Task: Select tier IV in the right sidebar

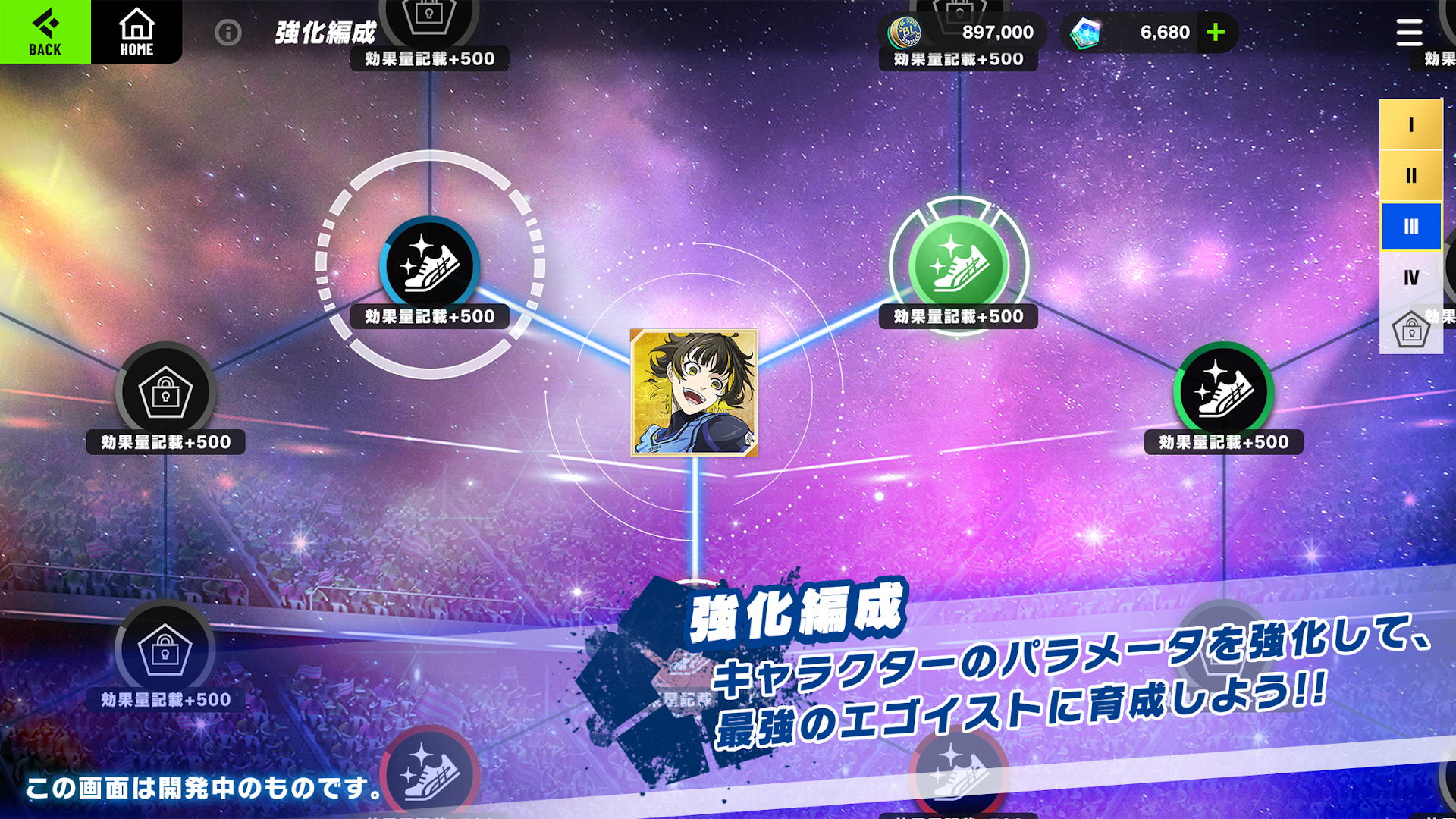Action: (x=1410, y=278)
